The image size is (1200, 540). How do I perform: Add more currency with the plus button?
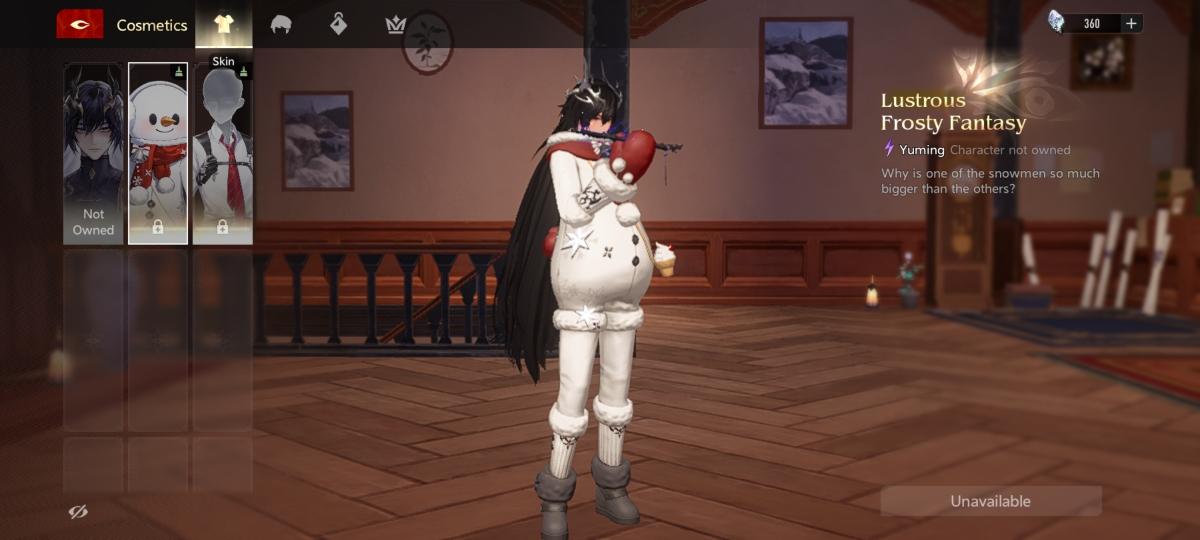1131,23
